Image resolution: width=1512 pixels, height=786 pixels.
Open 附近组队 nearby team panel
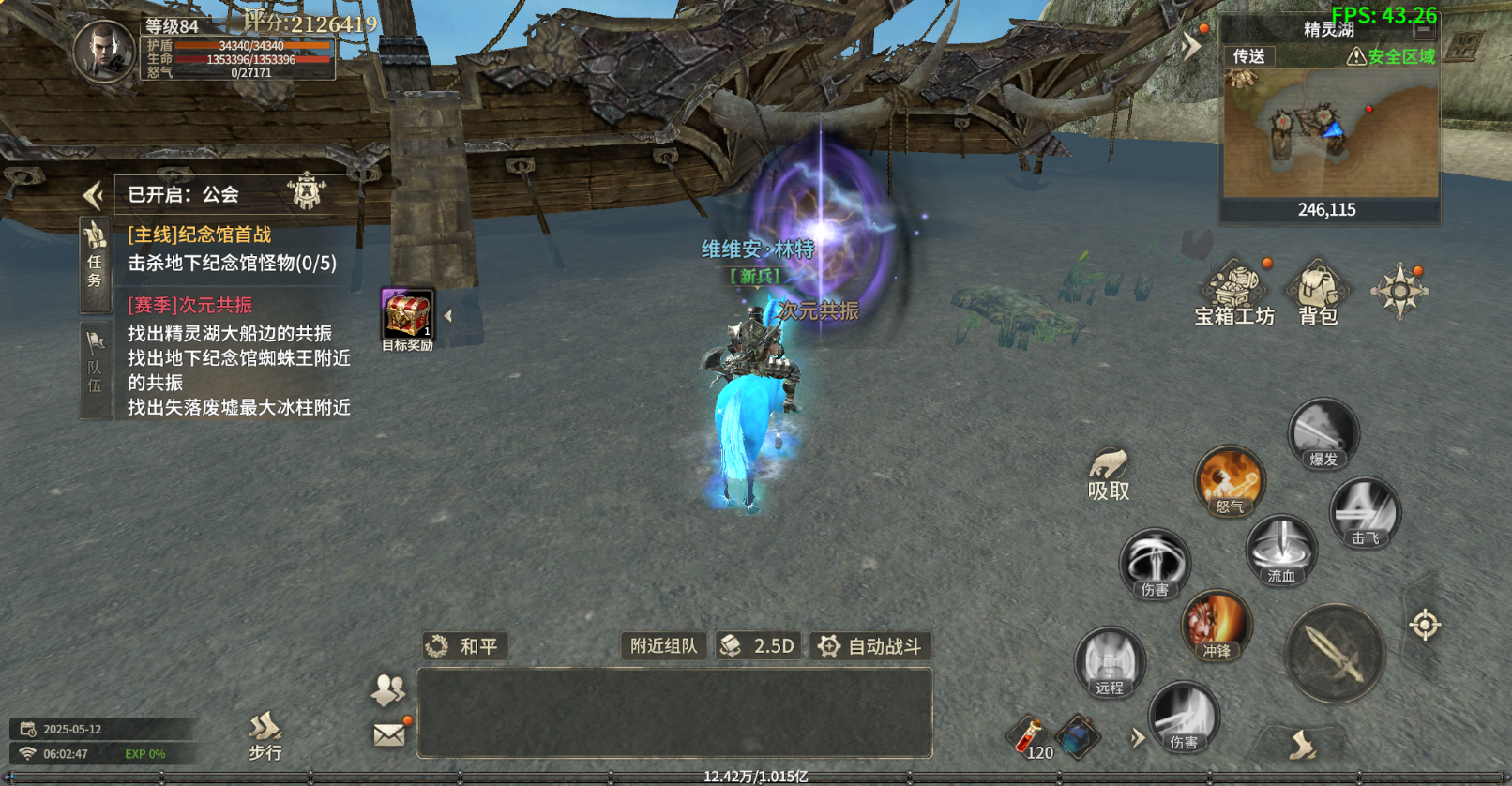[663, 646]
